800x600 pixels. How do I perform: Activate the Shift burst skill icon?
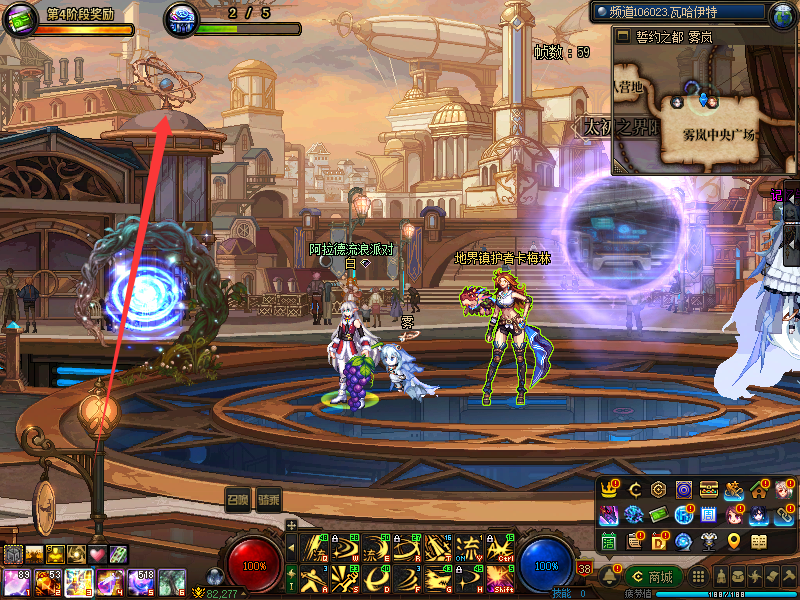point(501,576)
